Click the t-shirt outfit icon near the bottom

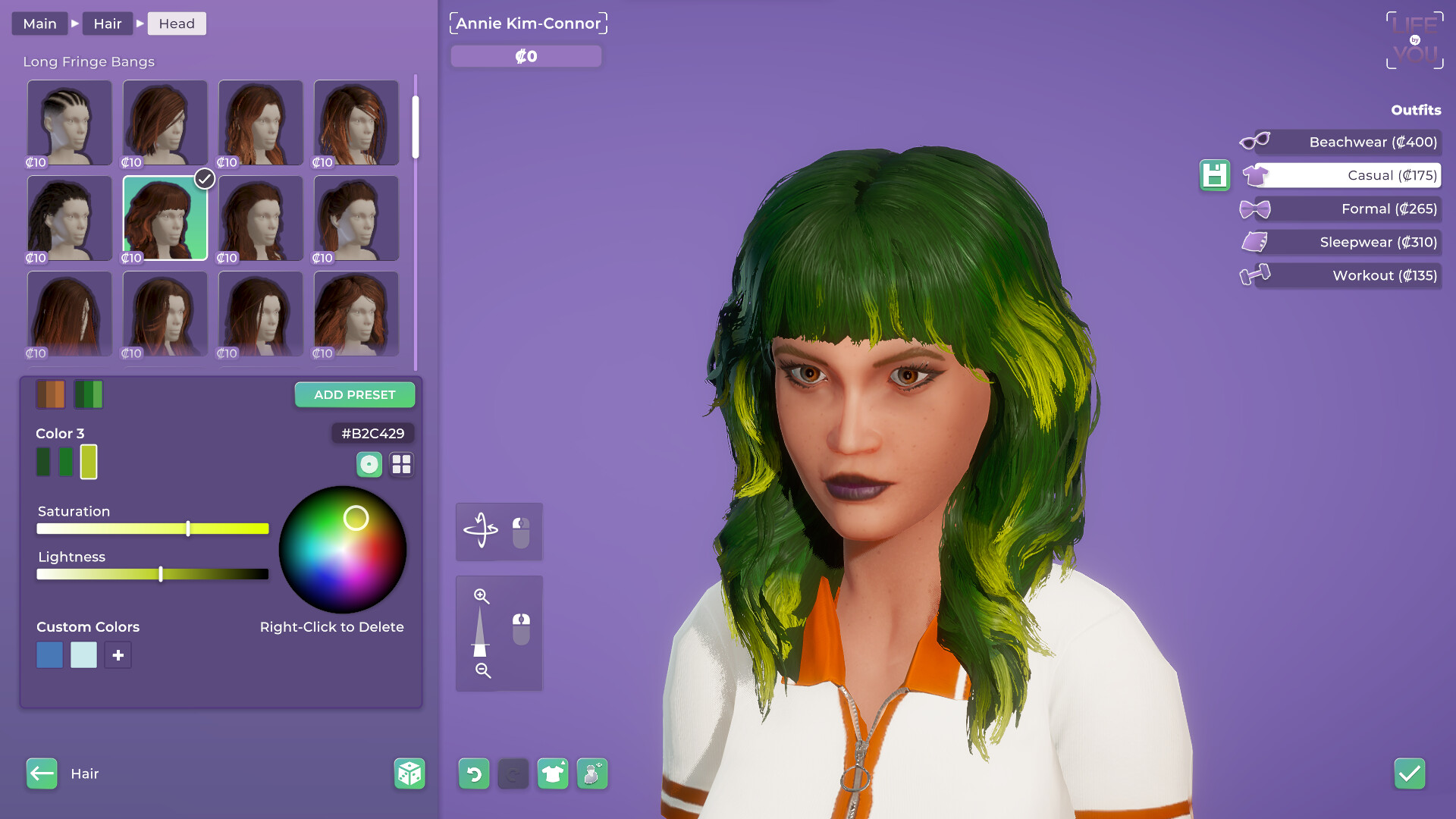click(553, 773)
